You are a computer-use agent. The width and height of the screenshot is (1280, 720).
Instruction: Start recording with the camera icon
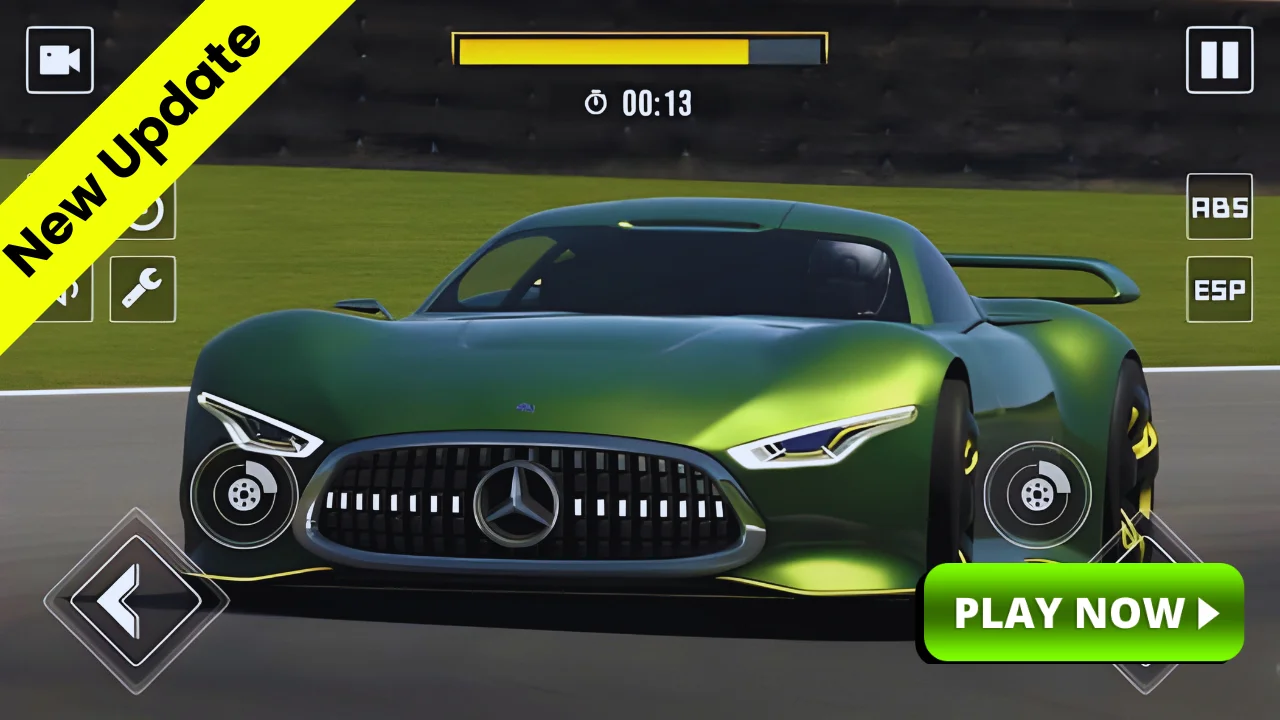pyautogui.click(x=59, y=59)
